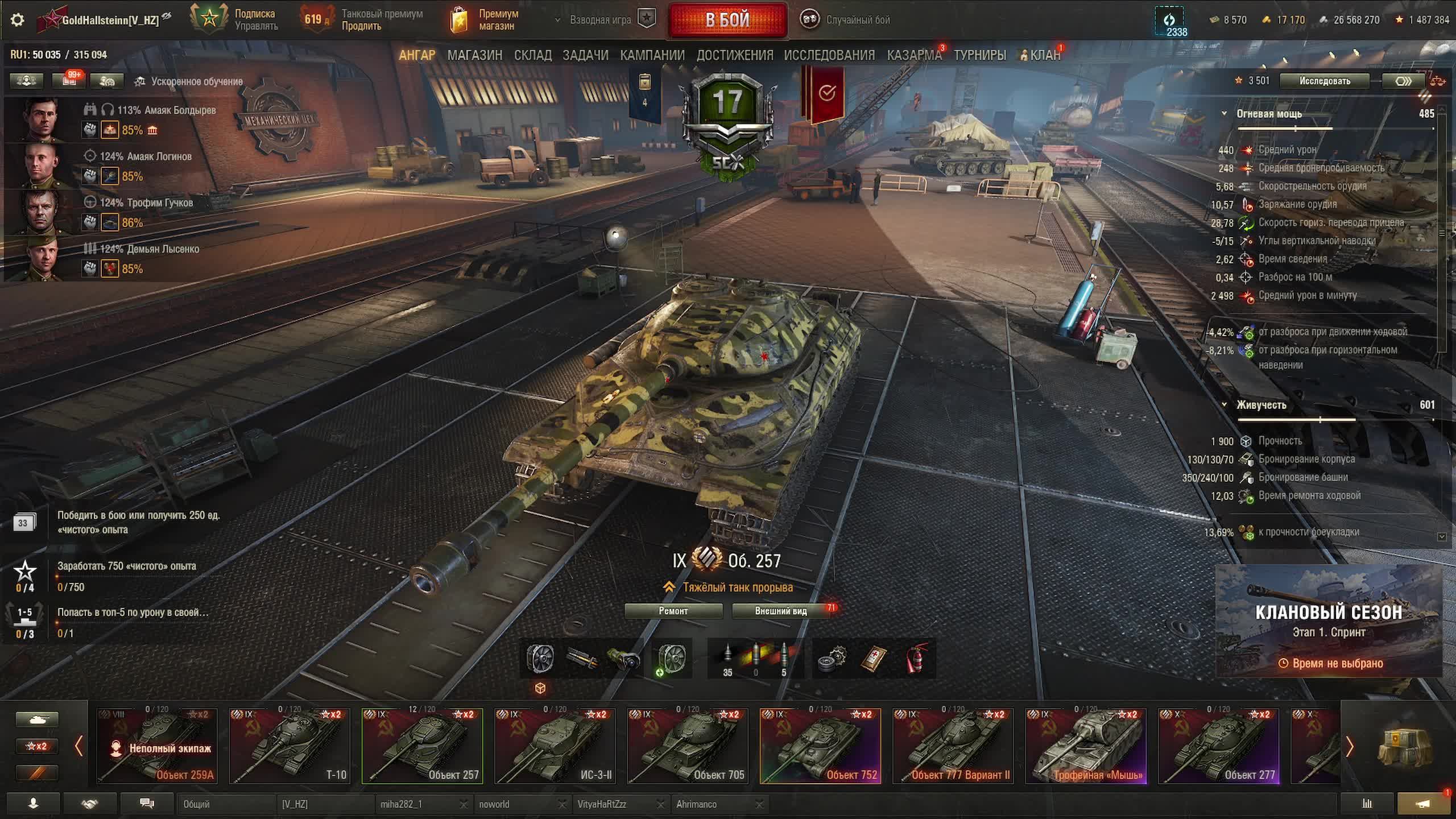This screenshot has width=1456, height=819.
Task: Show next tanks with carousel right arrow
Action: [1349, 746]
